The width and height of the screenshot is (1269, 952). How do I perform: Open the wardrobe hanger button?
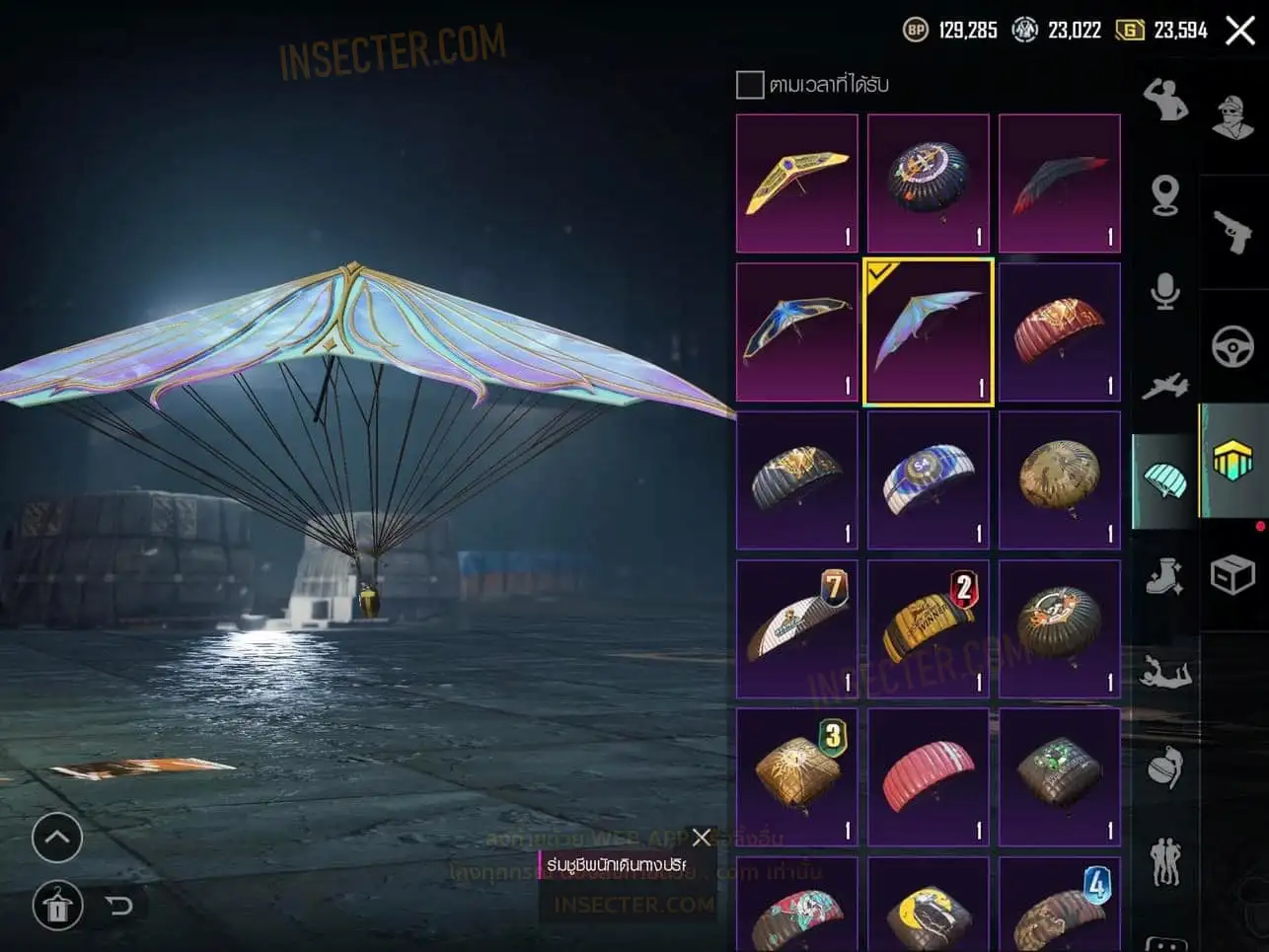point(57,905)
